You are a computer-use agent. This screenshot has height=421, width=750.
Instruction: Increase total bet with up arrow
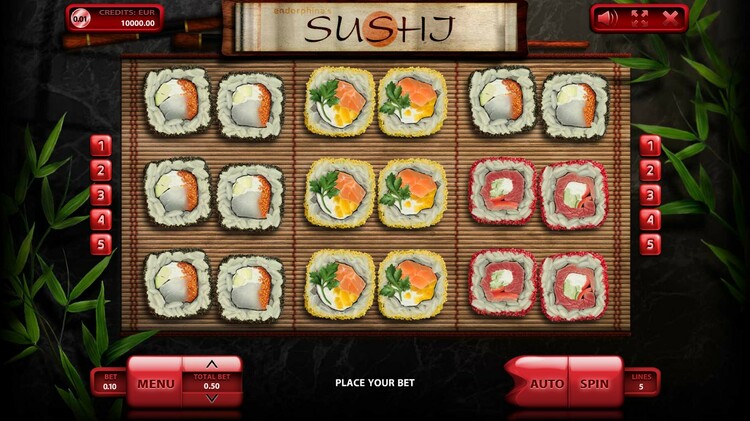tap(211, 364)
